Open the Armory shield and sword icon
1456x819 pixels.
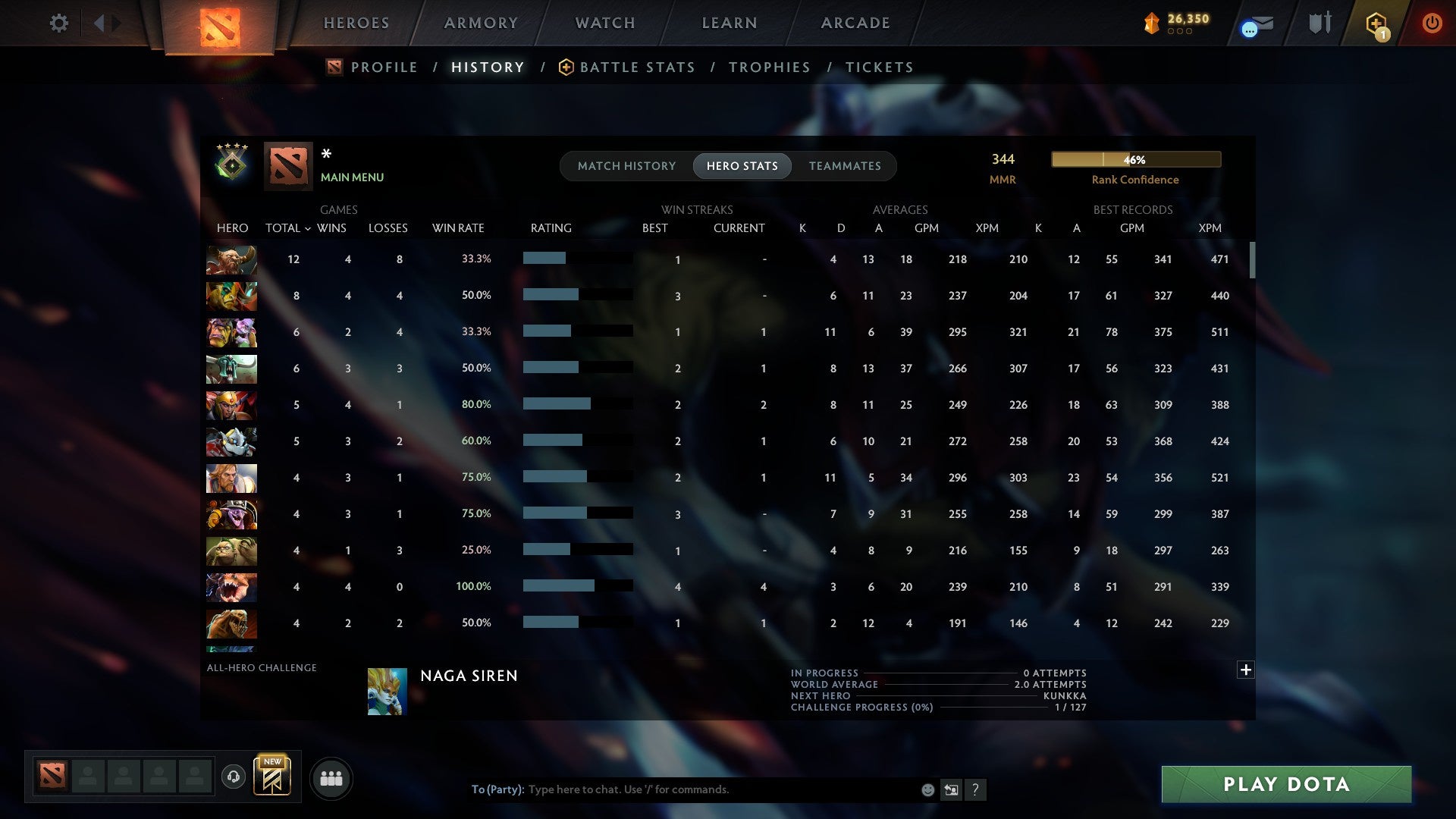pyautogui.click(x=1319, y=23)
